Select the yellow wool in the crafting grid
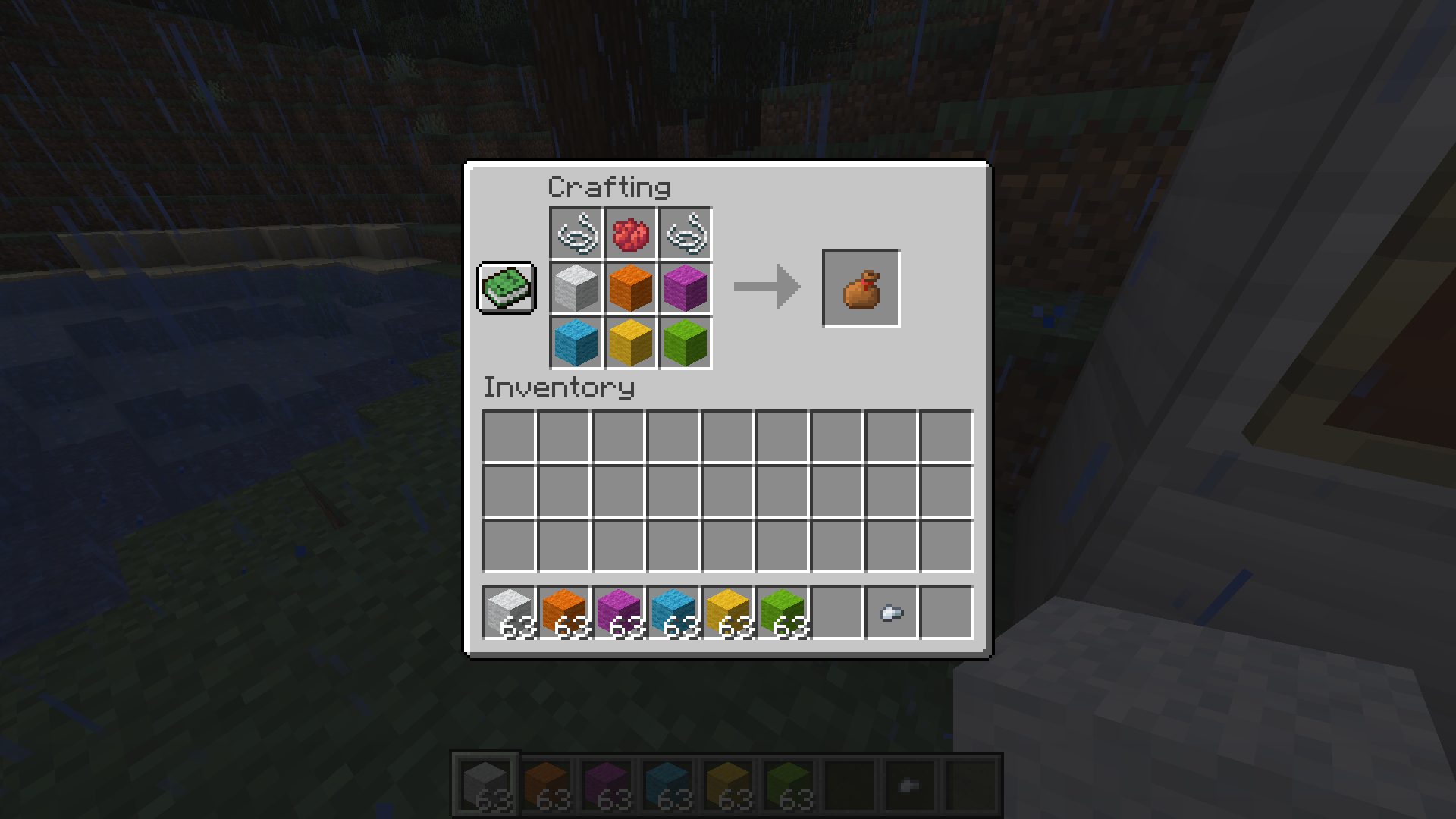Screen dimensions: 1456x819 click(629, 341)
